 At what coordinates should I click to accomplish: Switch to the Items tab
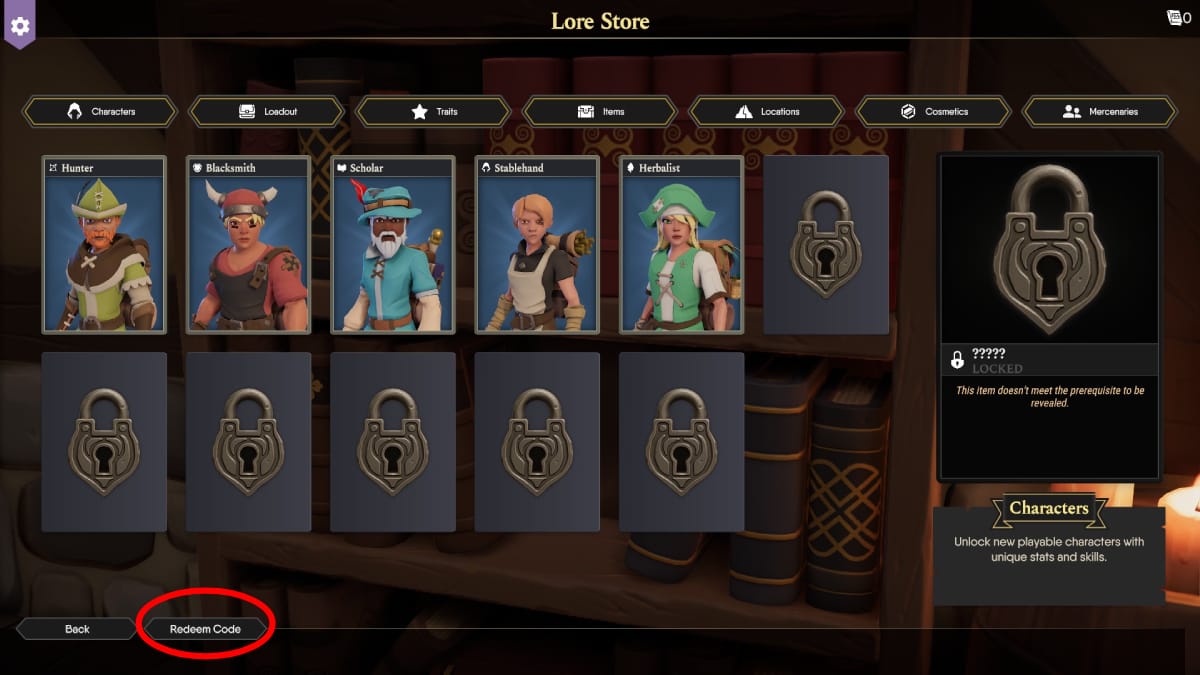600,111
